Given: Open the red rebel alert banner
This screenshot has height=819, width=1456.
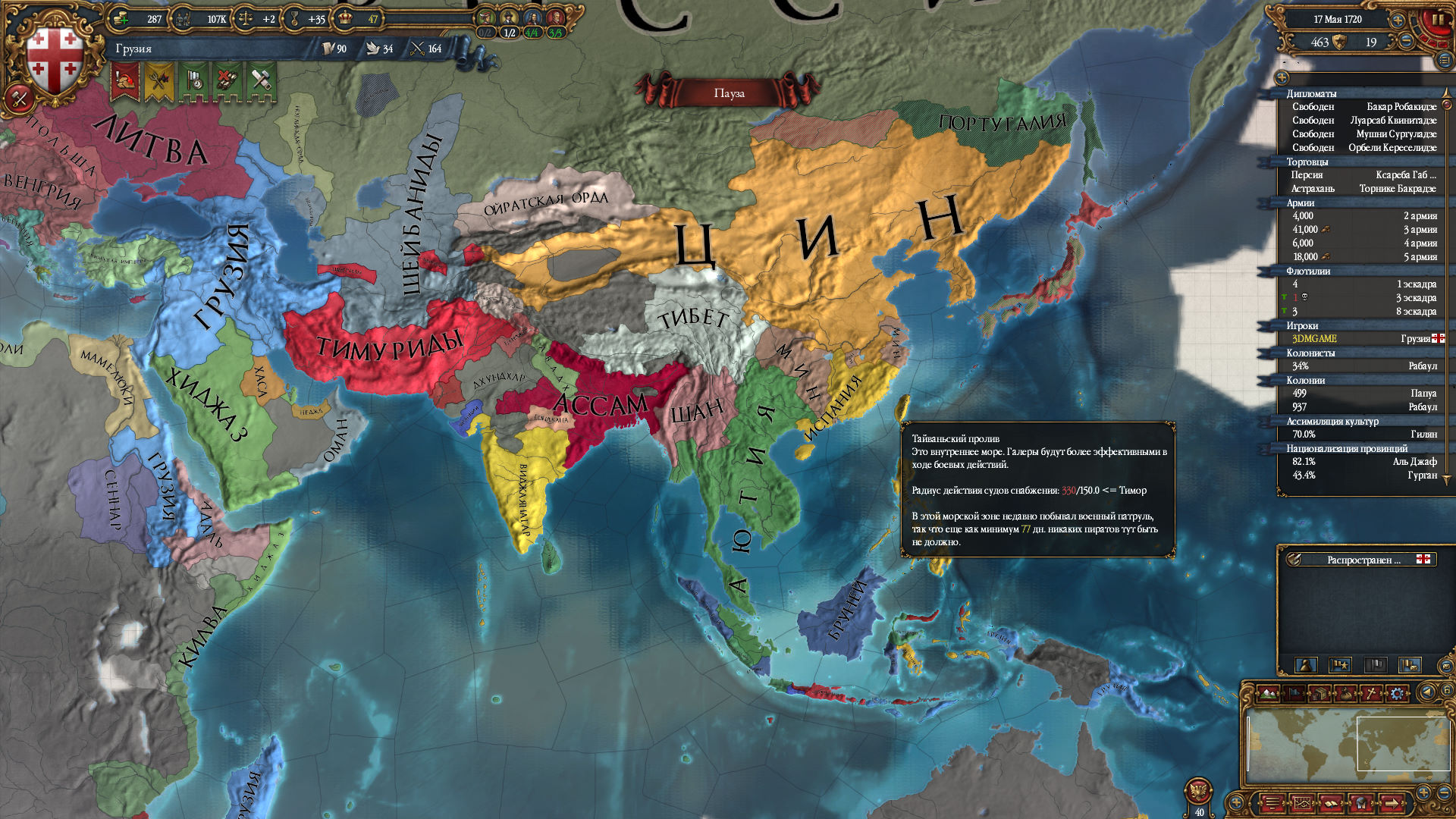Looking at the screenshot, I should pyautogui.click(x=124, y=80).
